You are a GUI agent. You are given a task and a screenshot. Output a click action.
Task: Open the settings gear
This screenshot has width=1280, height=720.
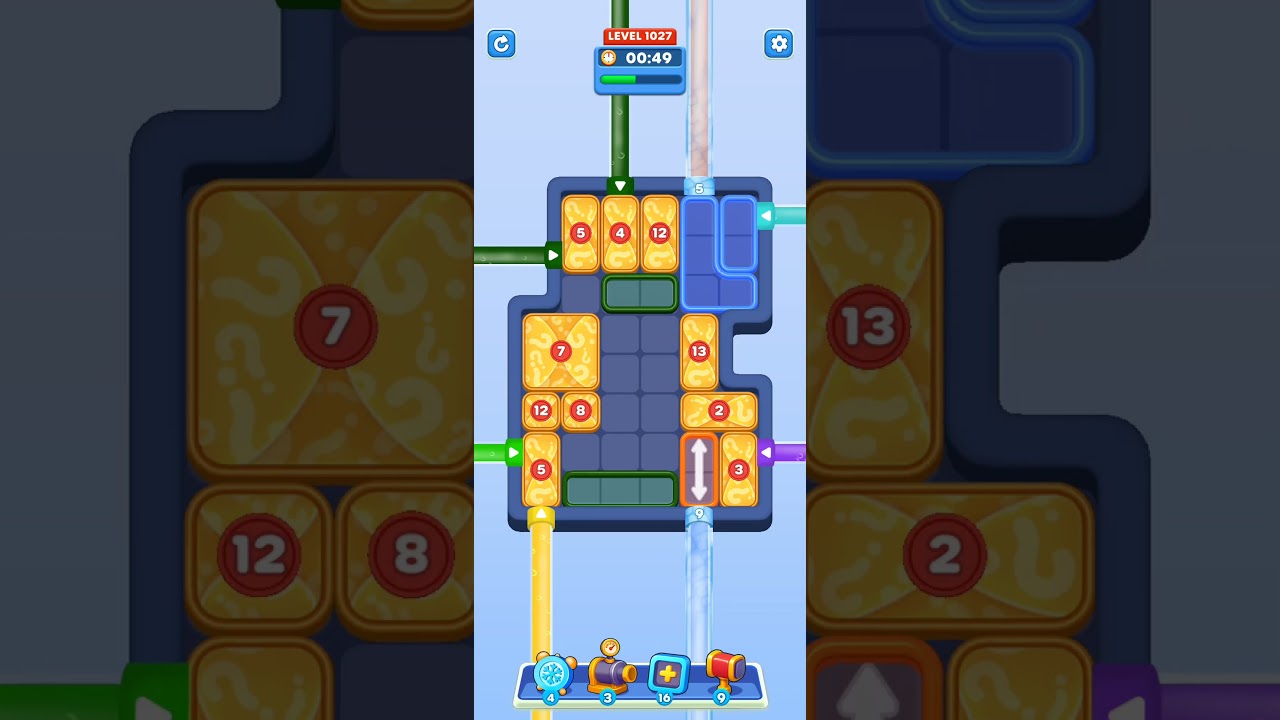pyautogui.click(x=779, y=44)
